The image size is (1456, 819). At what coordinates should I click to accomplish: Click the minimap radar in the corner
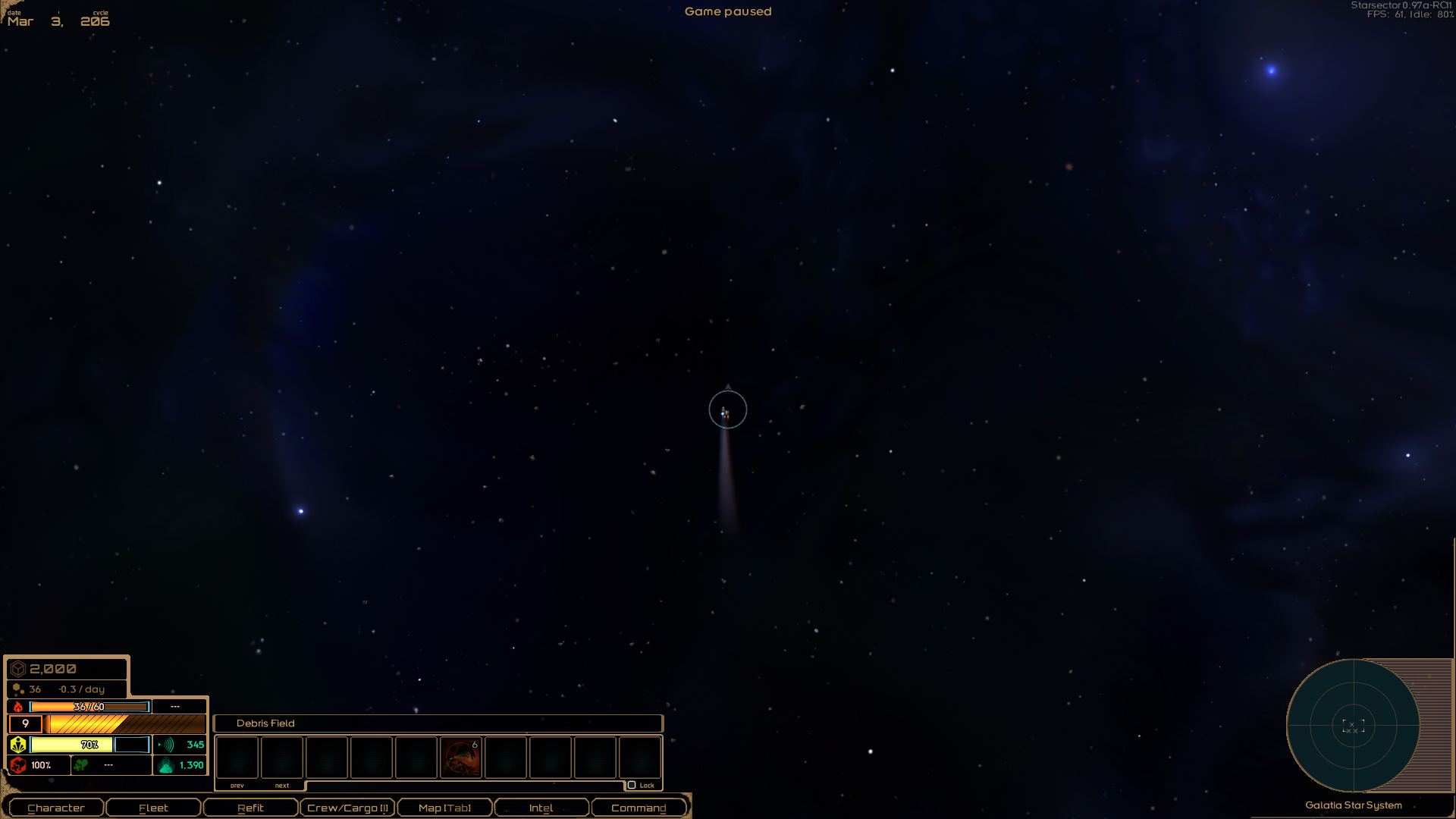pos(1354,726)
